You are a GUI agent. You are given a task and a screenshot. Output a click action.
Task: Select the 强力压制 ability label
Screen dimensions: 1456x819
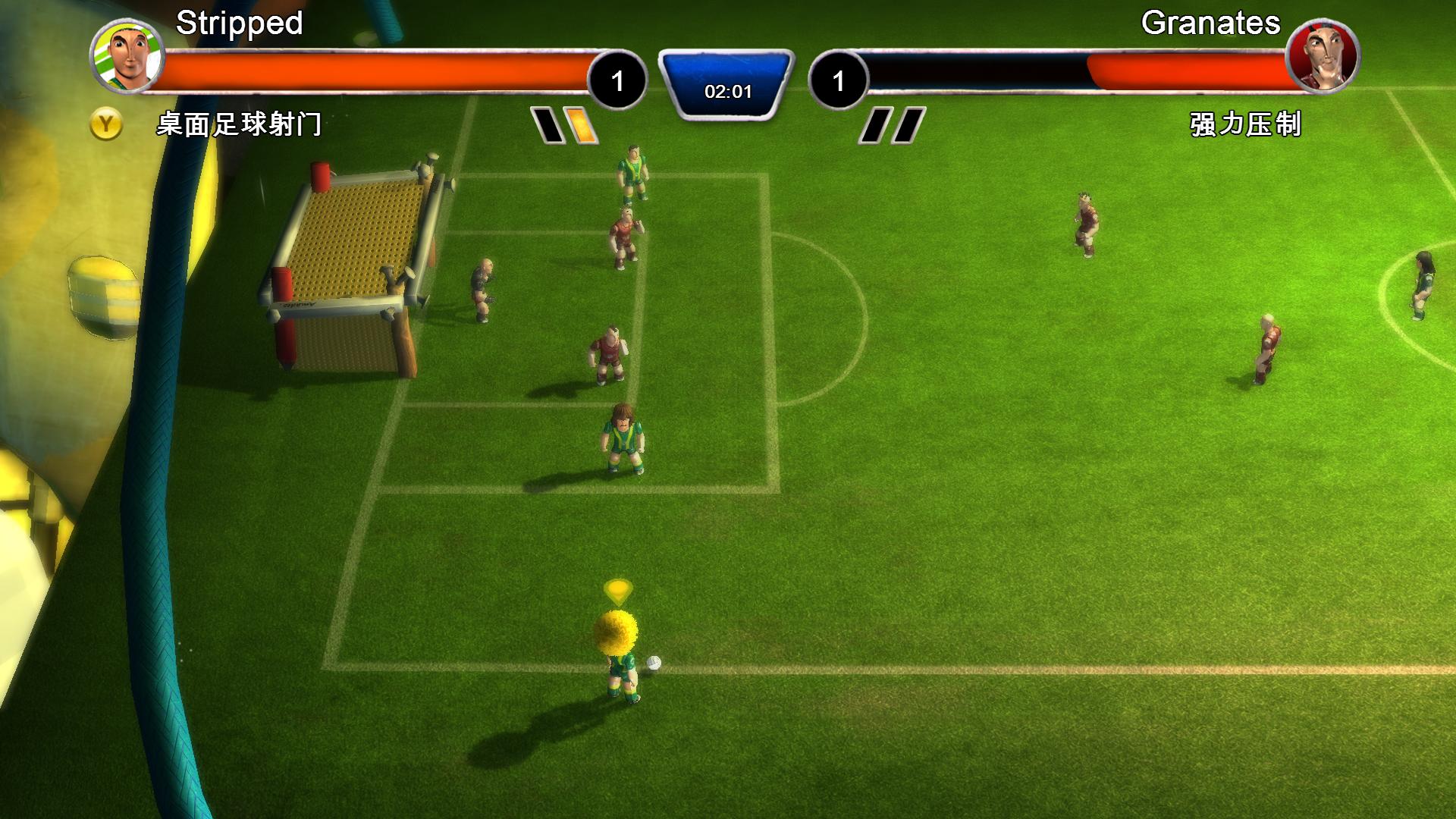pos(1245,124)
